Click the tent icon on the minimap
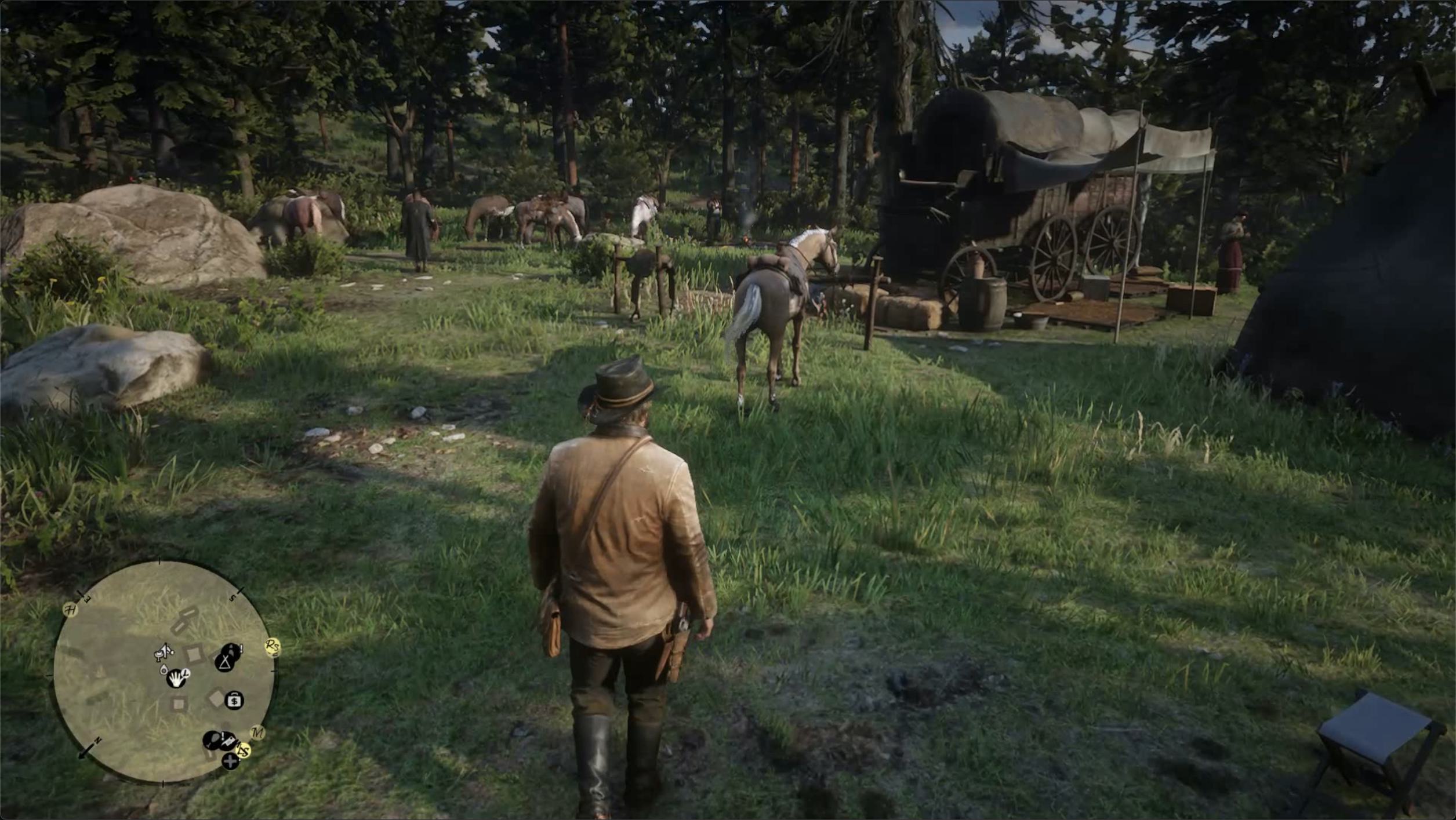This screenshot has width=1456, height=820. (x=225, y=662)
